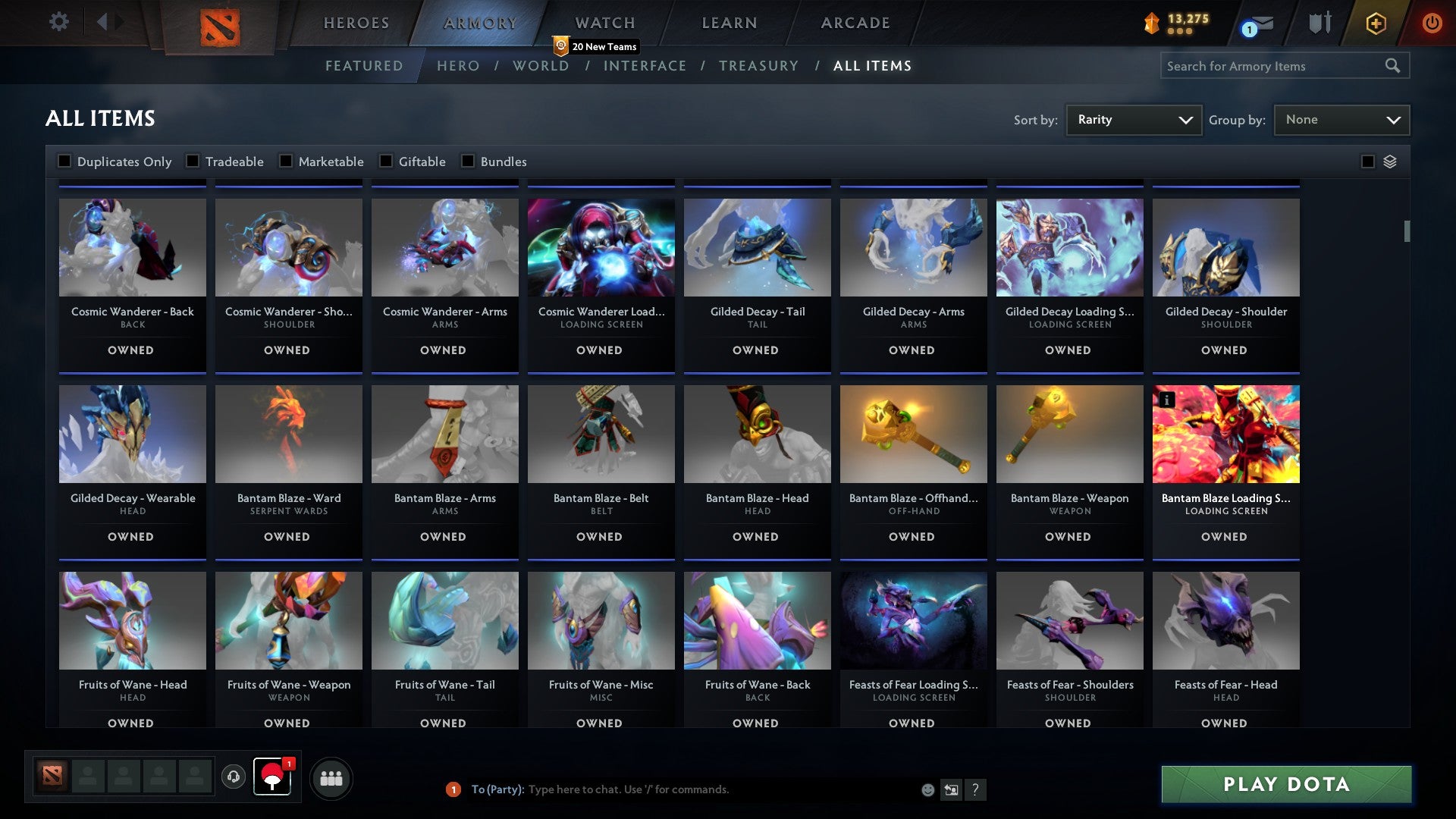Open the Sort by Rarity dropdown
Screen dimensions: 1456x819
[1132, 119]
